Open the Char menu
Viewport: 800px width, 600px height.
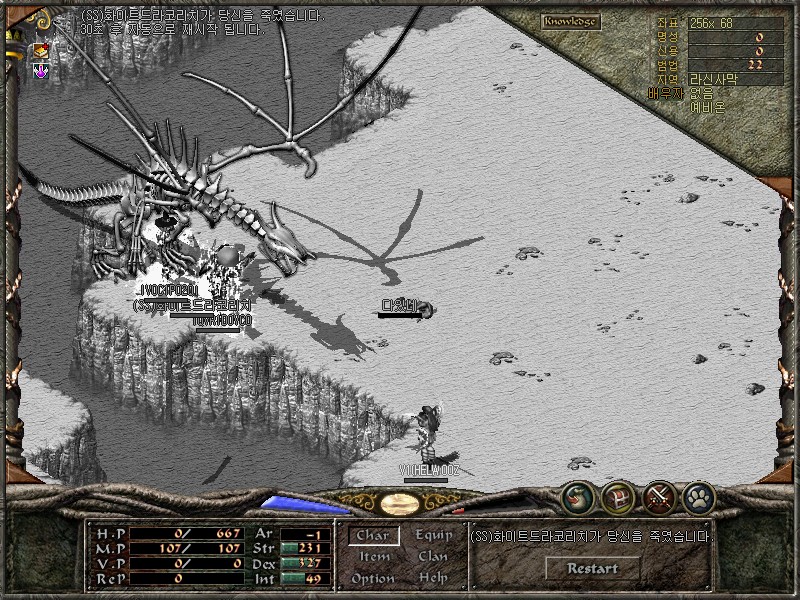tap(373, 536)
